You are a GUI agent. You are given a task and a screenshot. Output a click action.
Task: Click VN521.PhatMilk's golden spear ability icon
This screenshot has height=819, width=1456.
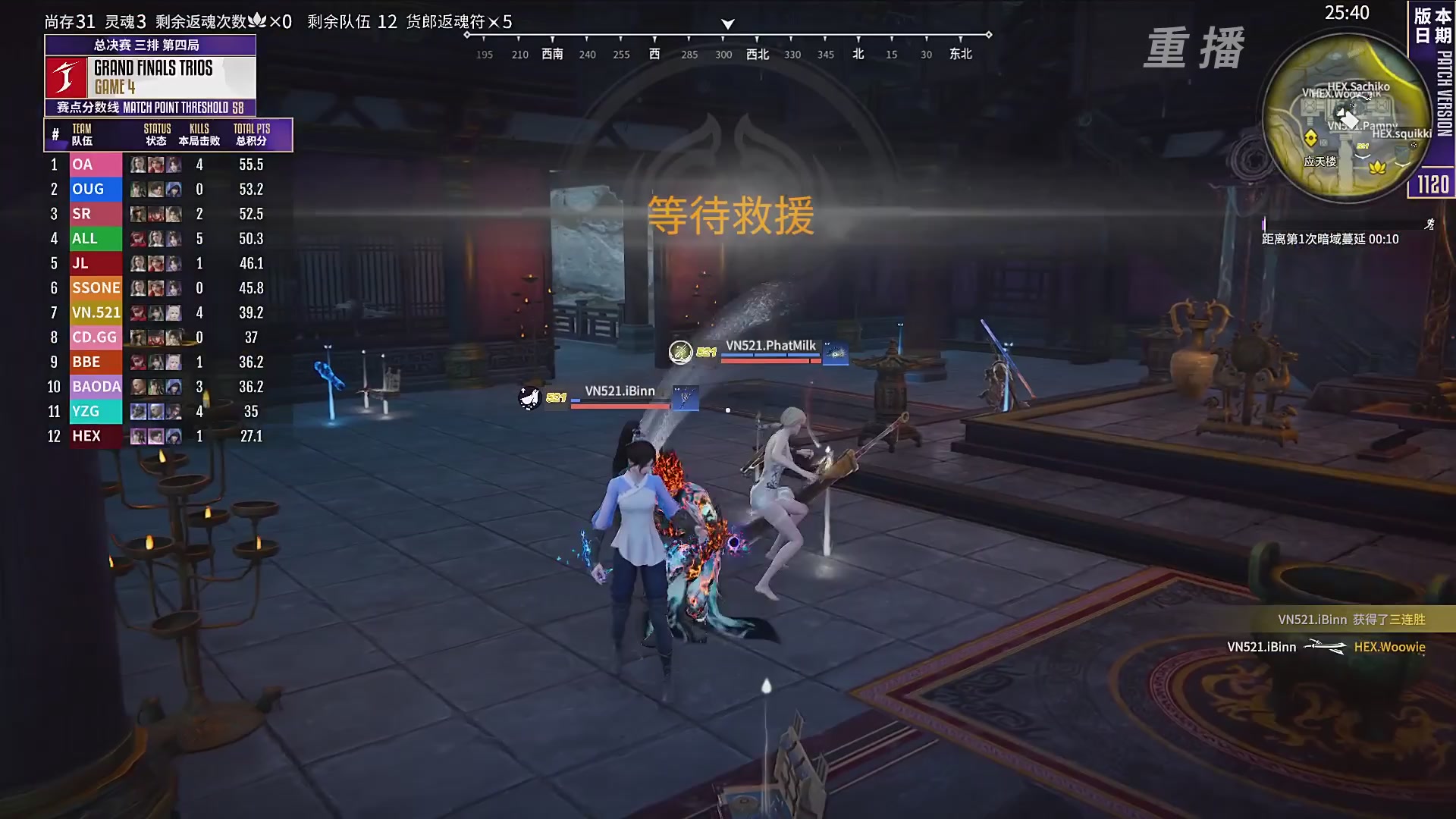point(682,351)
